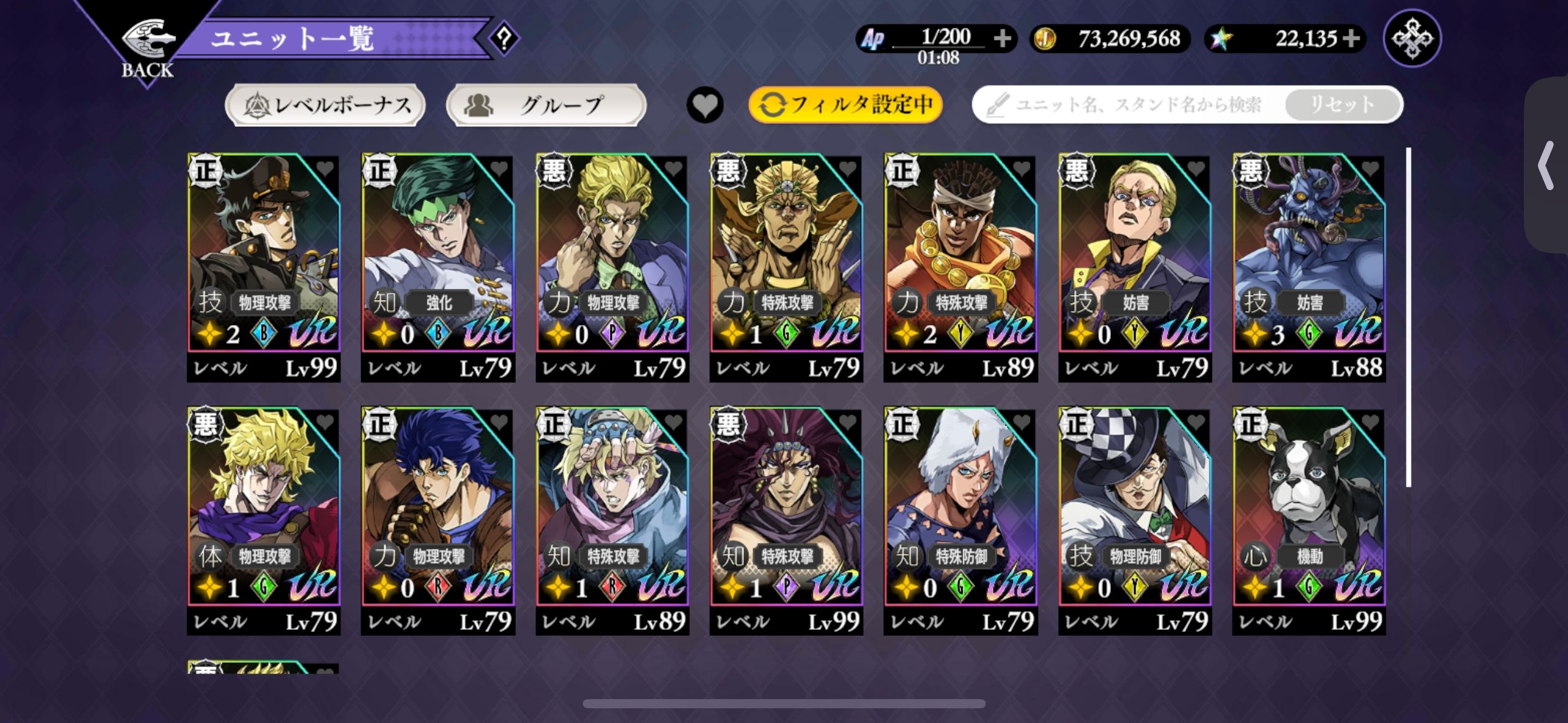Select the blue masked demon Lv88 unit

point(1309,258)
